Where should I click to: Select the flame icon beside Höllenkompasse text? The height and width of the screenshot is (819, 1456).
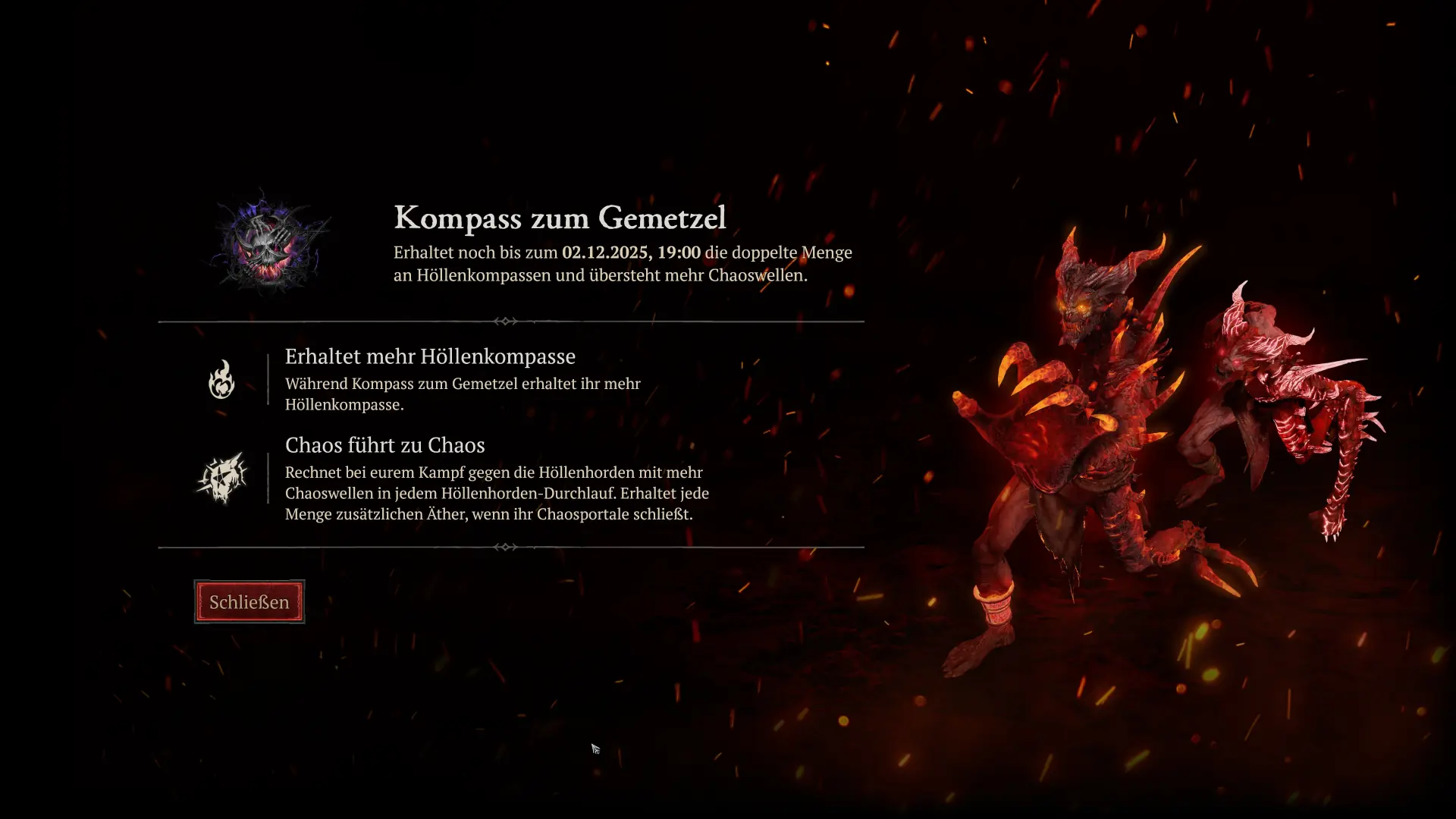click(221, 381)
